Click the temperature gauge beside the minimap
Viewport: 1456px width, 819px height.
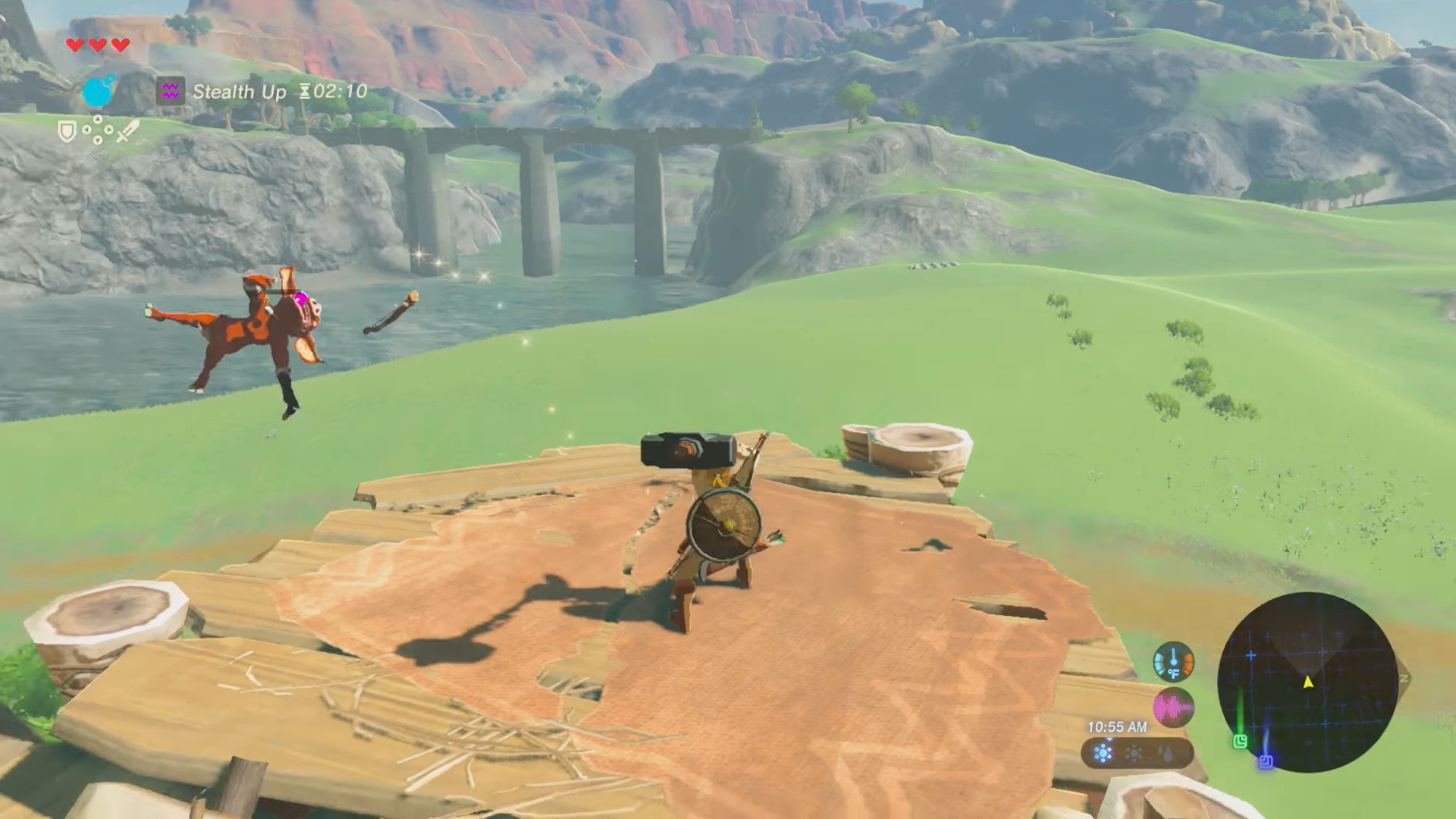point(1173,662)
